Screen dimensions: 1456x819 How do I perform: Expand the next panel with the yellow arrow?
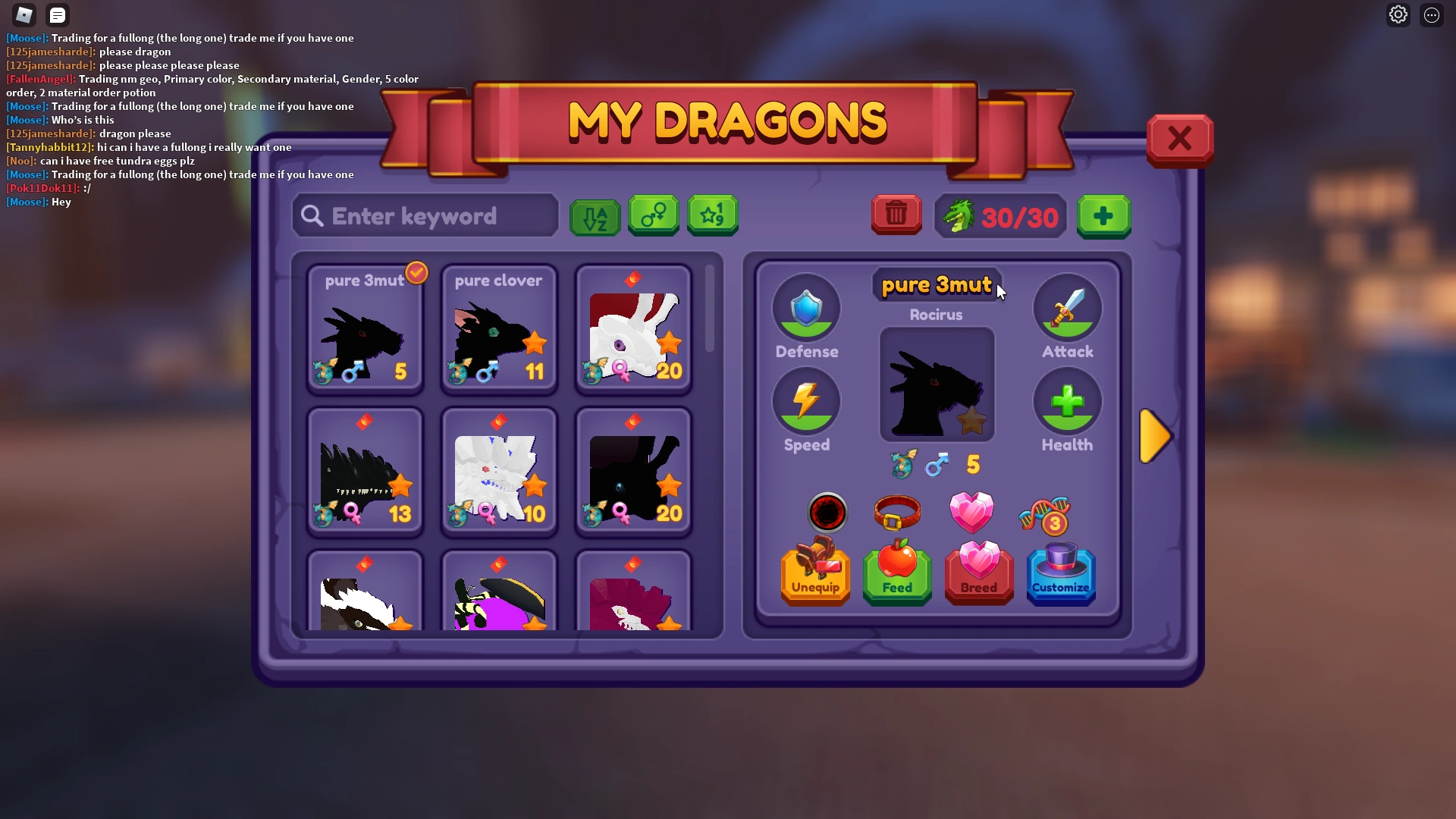pyautogui.click(x=1156, y=435)
